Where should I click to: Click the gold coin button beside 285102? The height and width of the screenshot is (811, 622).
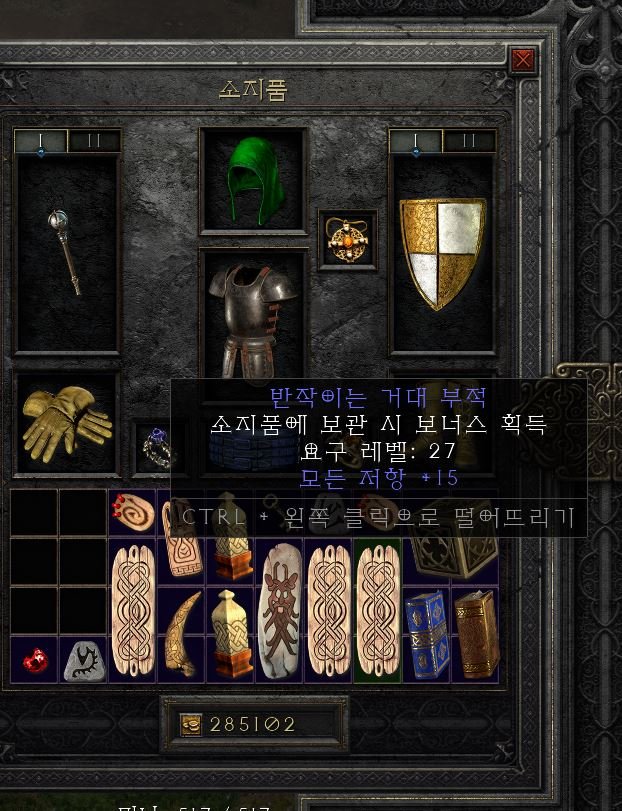click(x=191, y=725)
